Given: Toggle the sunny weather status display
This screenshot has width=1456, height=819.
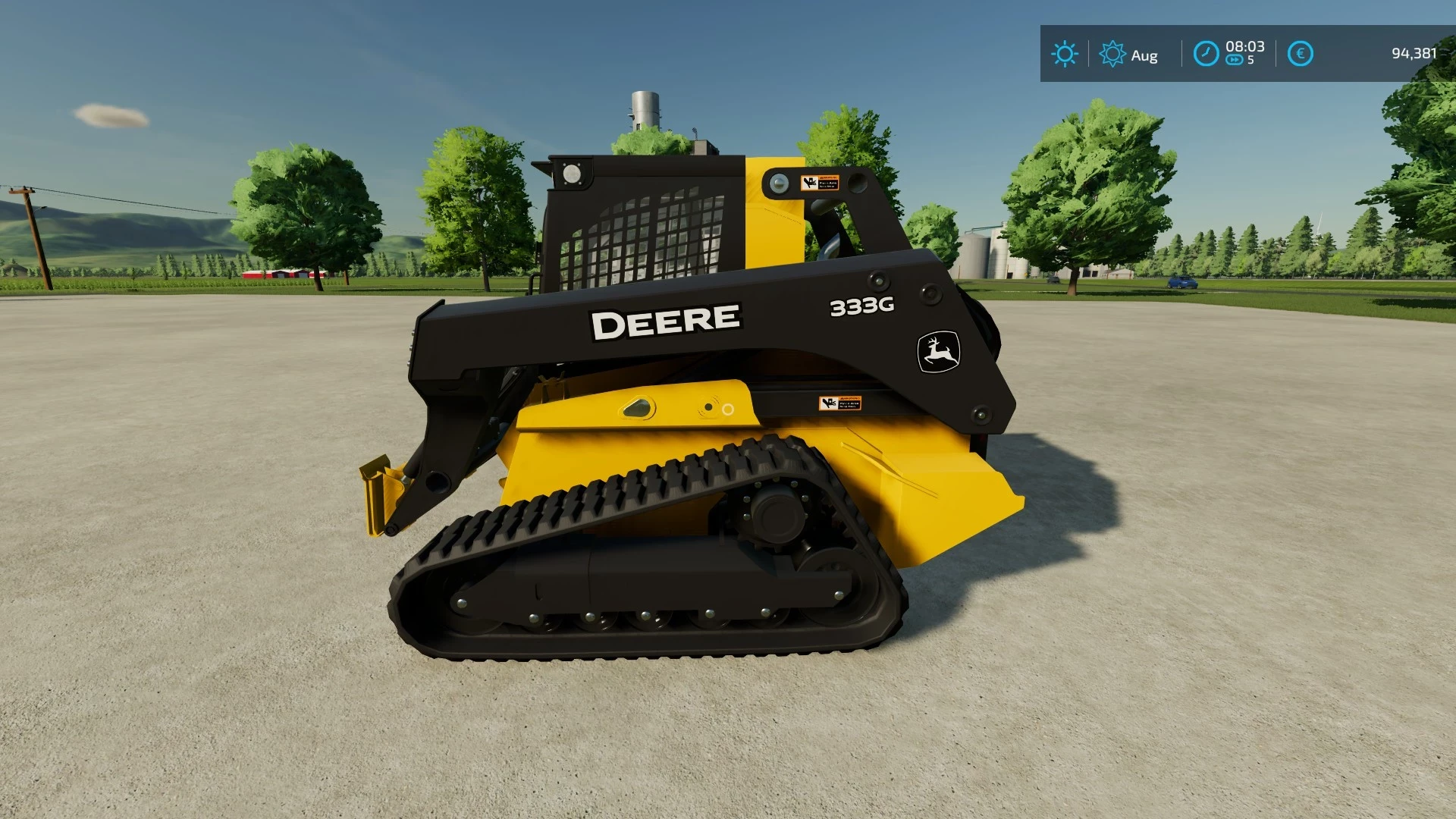Looking at the screenshot, I should tap(1065, 54).
